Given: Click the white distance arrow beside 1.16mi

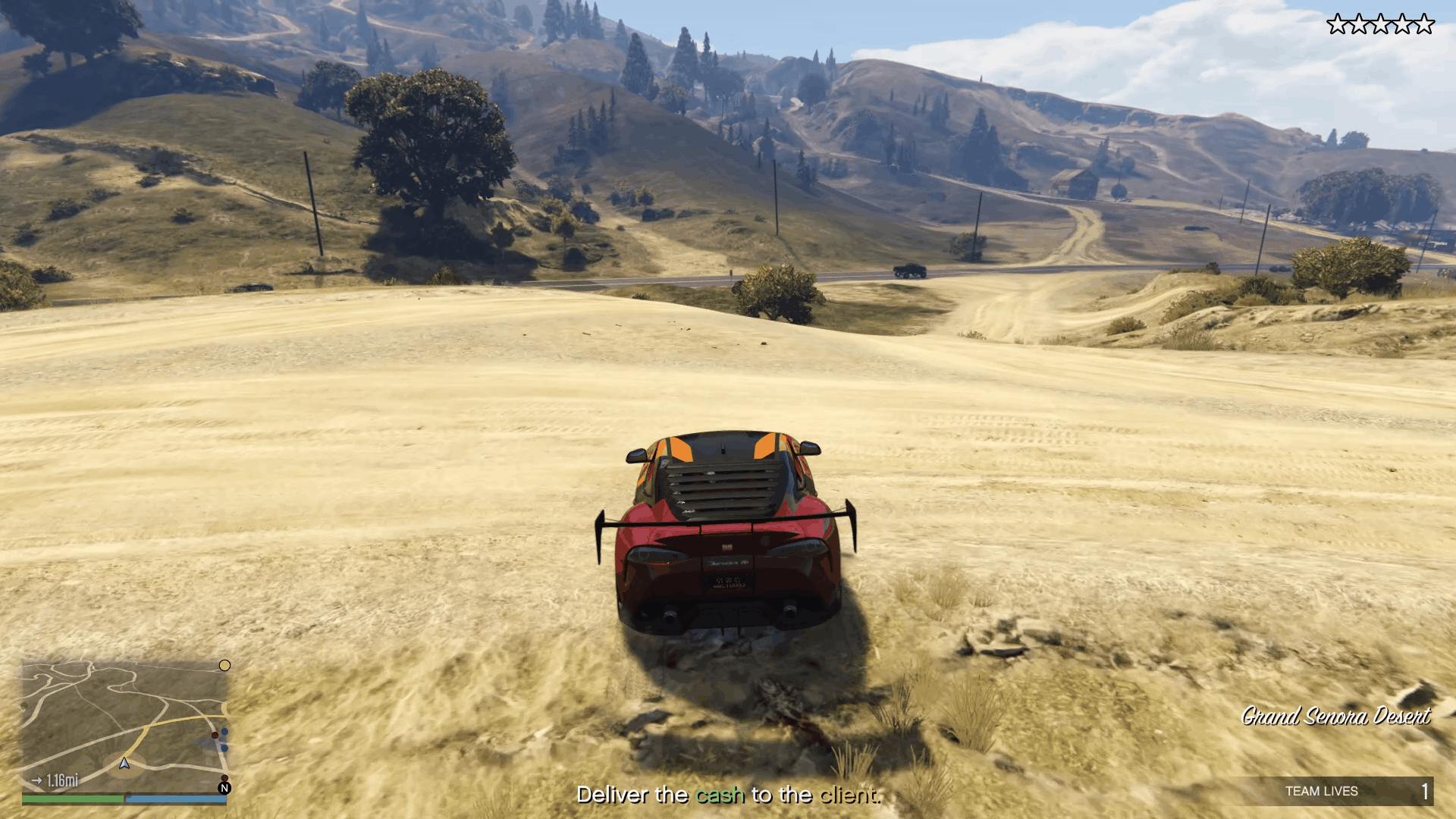Looking at the screenshot, I should (x=38, y=780).
